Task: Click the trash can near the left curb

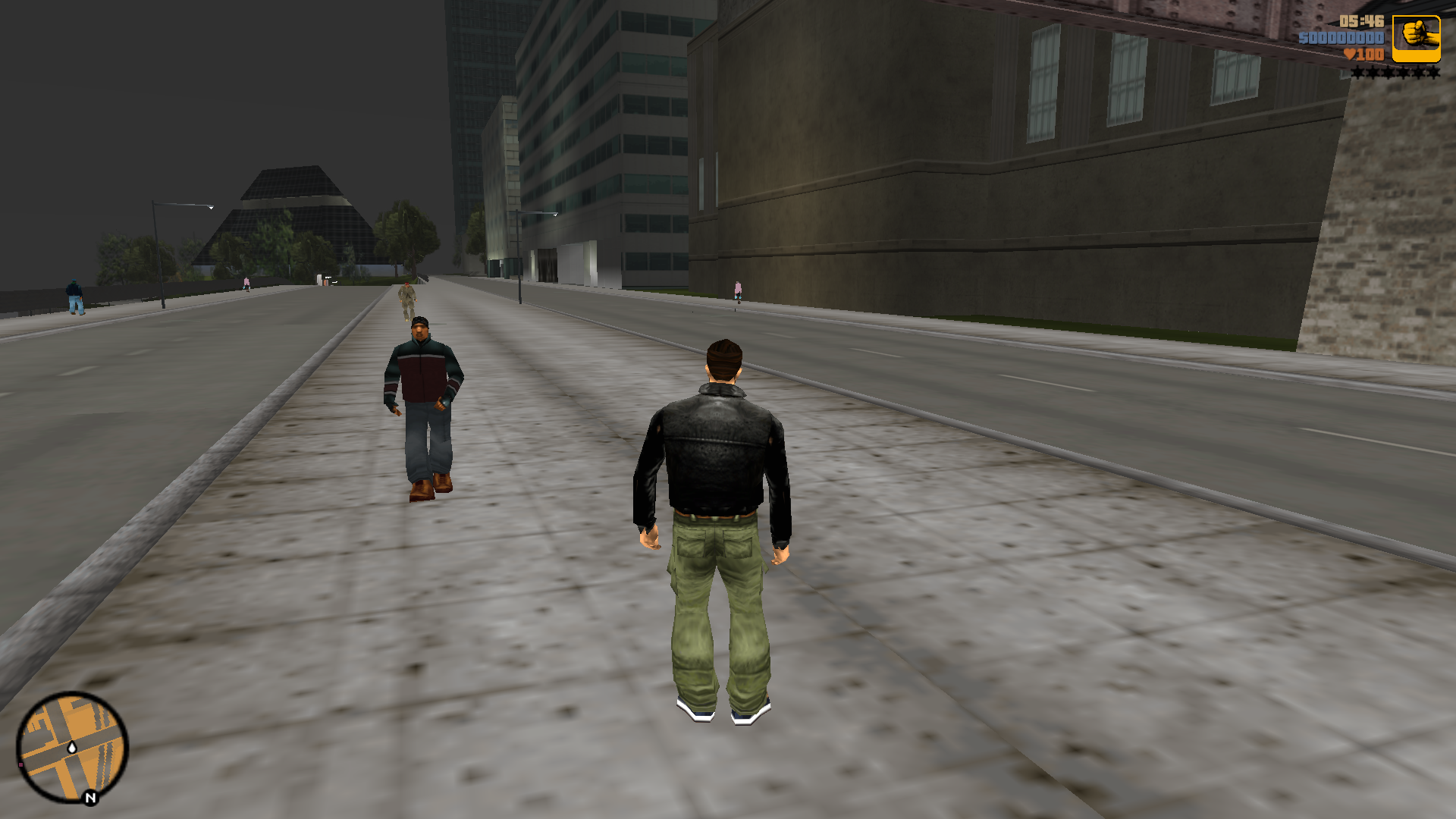Action: point(325,281)
